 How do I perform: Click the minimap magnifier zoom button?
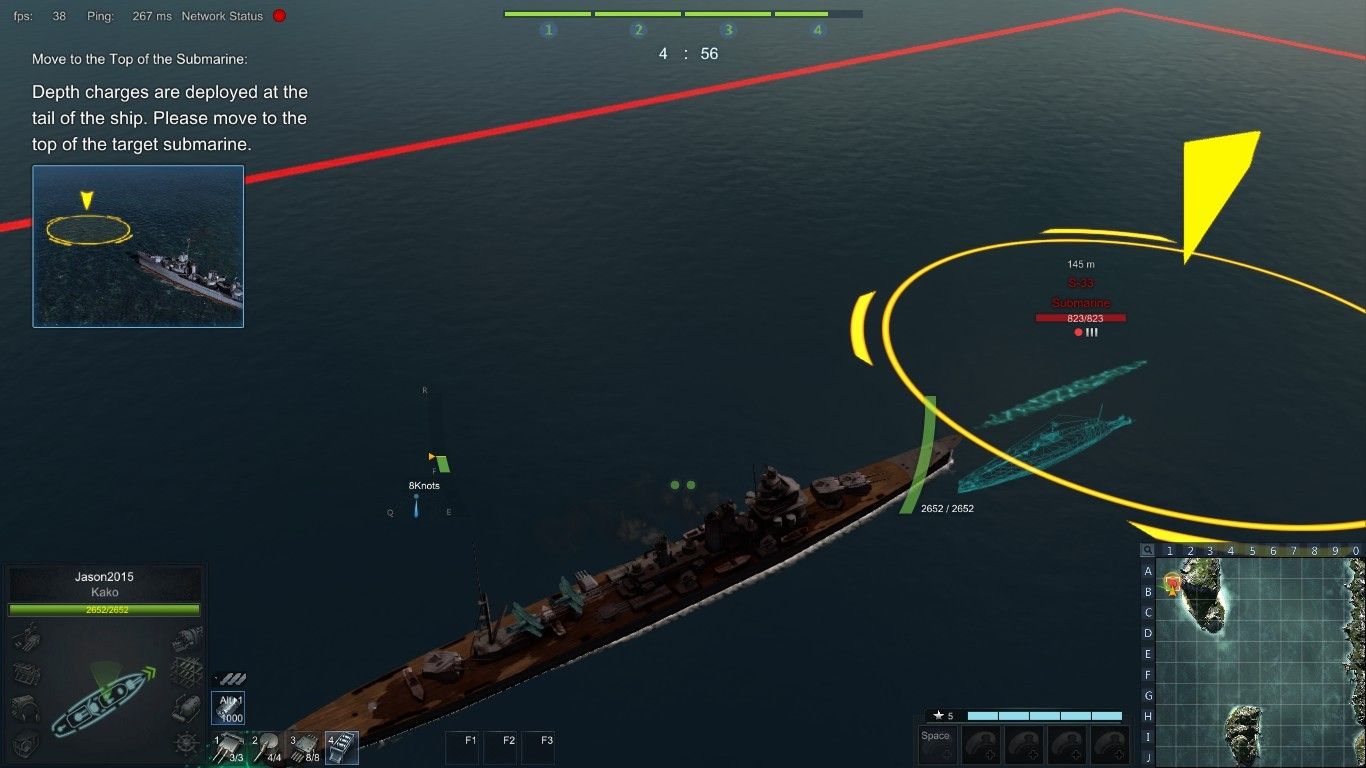tap(1147, 550)
